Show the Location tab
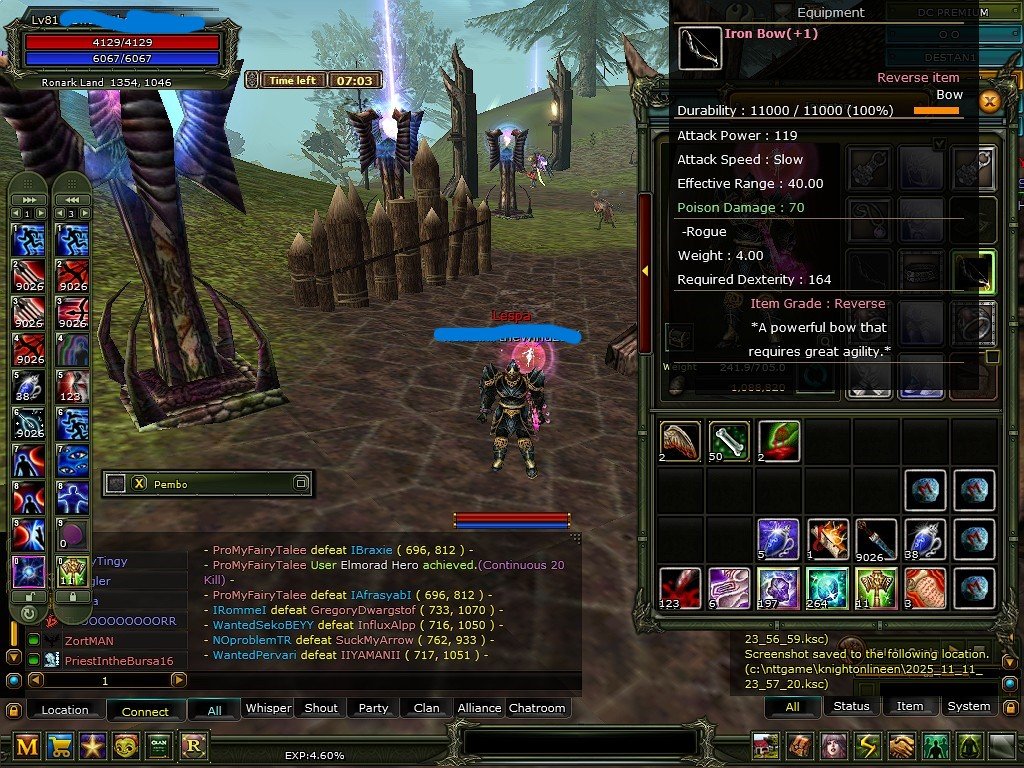The image size is (1024, 768). click(65, 710)
